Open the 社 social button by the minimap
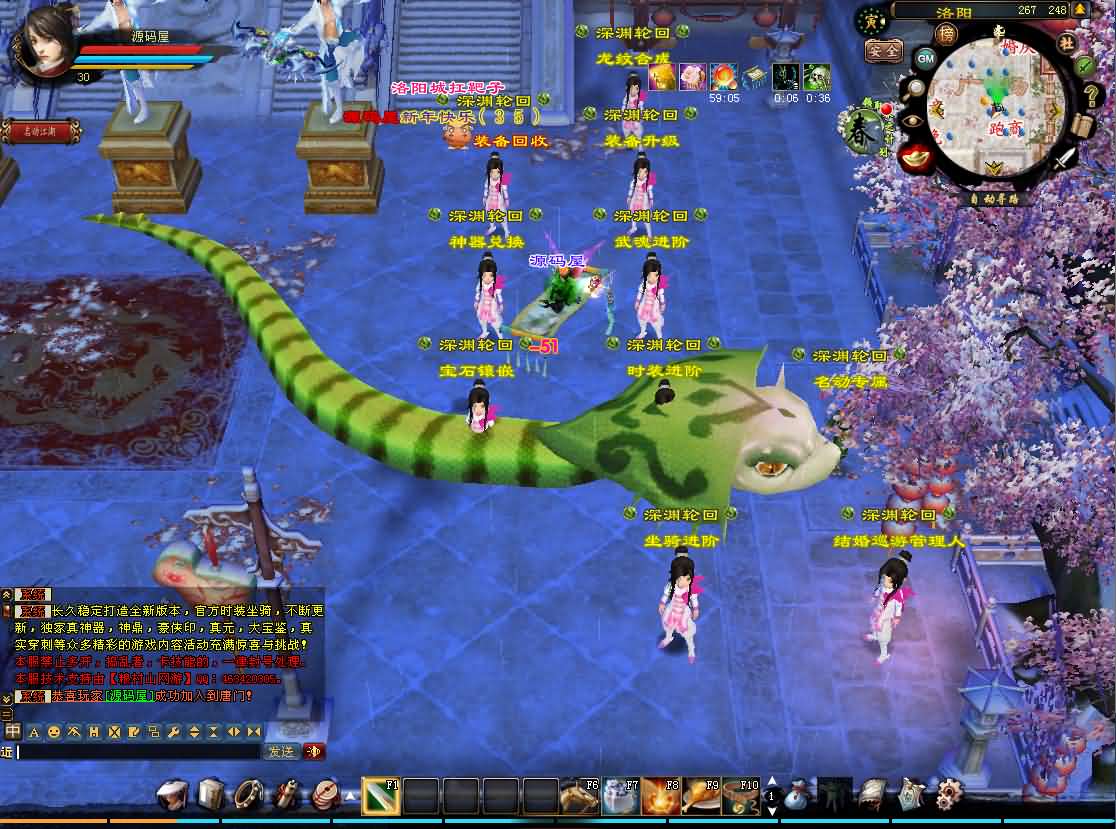The width and height of the screenshot is (1116, 829). (1066, 42)
